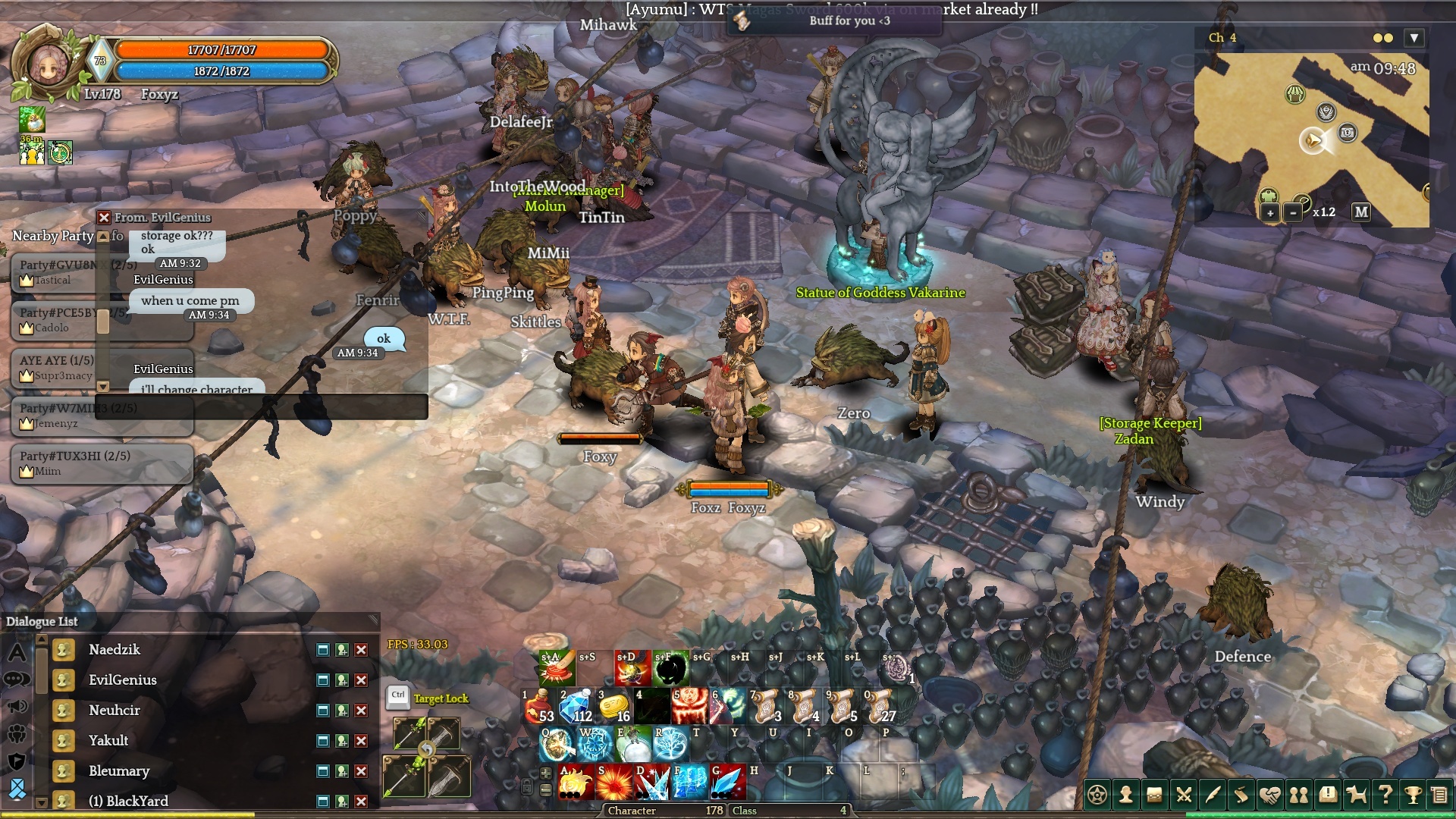Cast the snowball skill on E
This screenshot has height=819, width=1456.
[x=633, y=745]
